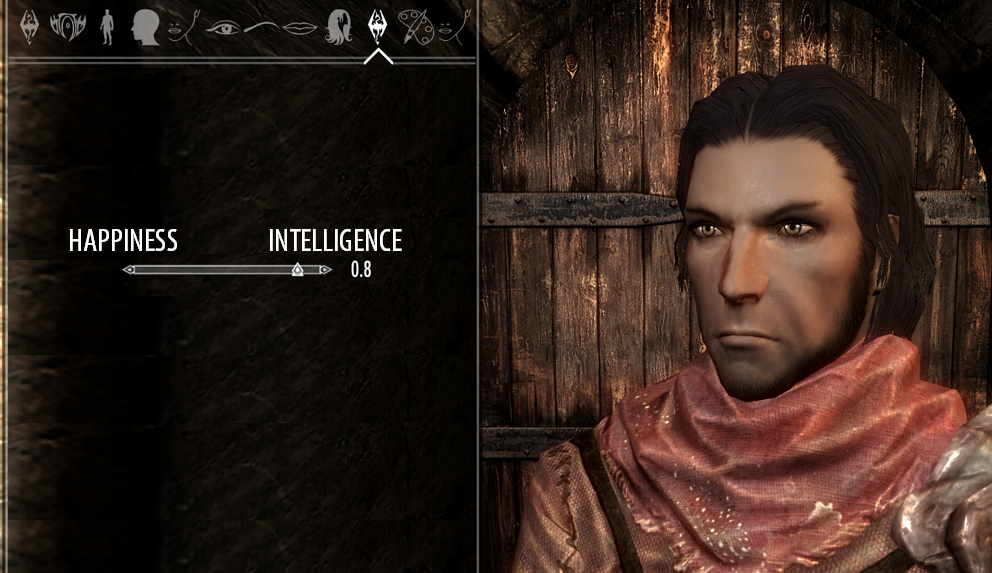Switch to the body silhouette tab
Screen dimensions: 992x573
[107, 27]
